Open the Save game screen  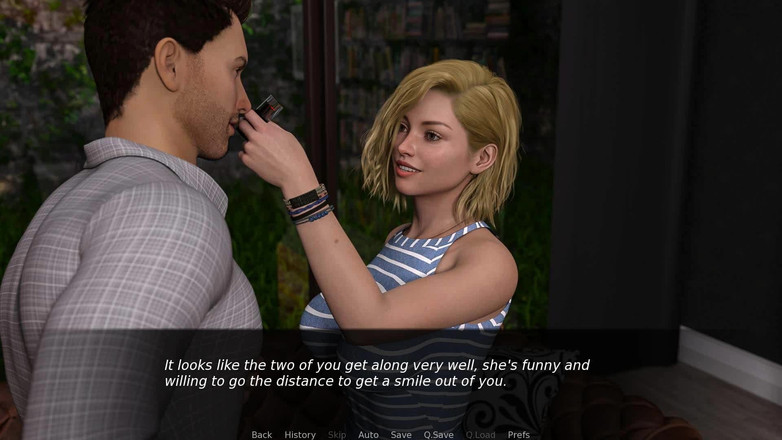click(401, 435)
